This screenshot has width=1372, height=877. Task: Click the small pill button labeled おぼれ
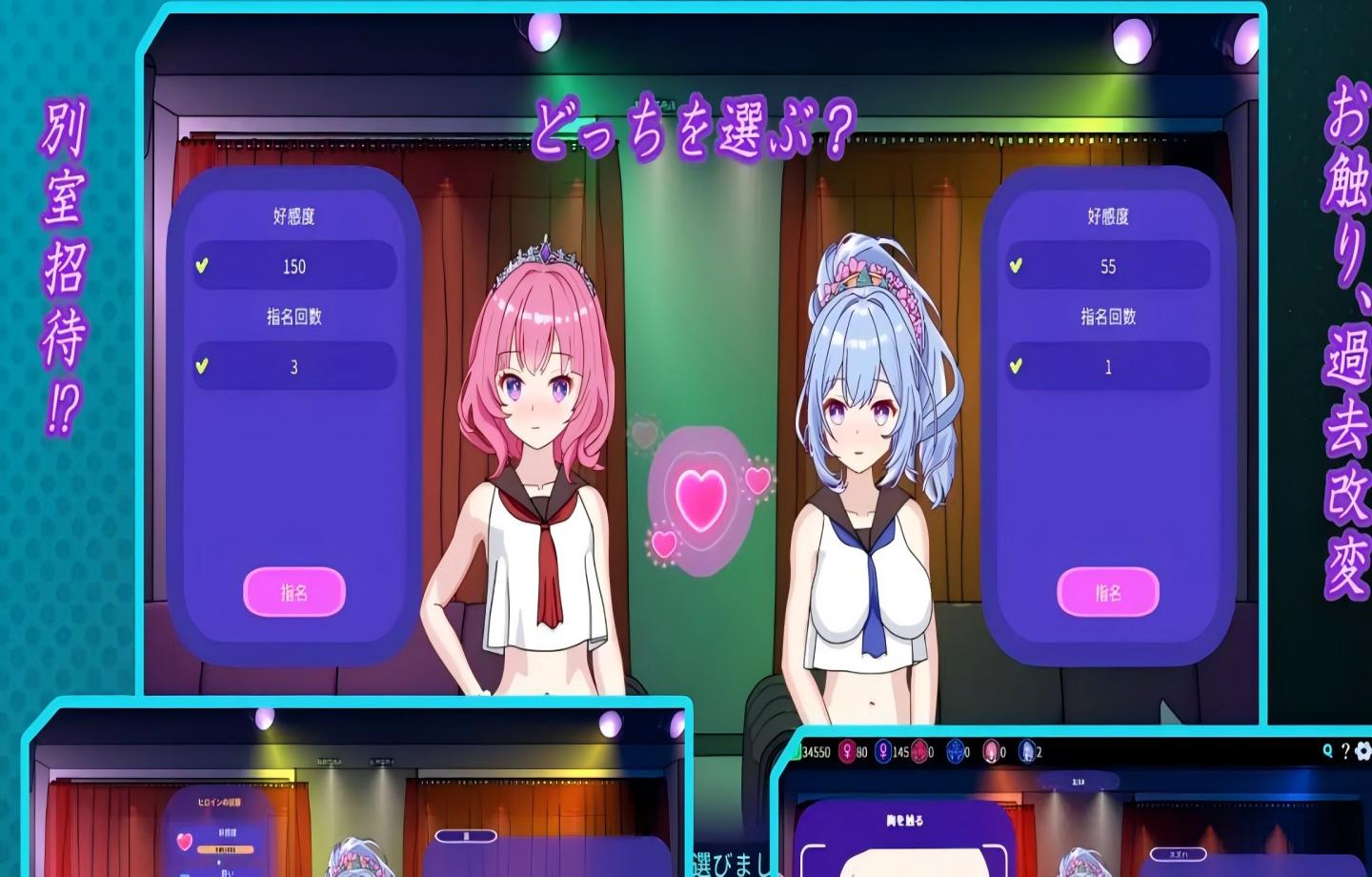pyautogui.click(x=1178, y=854)
